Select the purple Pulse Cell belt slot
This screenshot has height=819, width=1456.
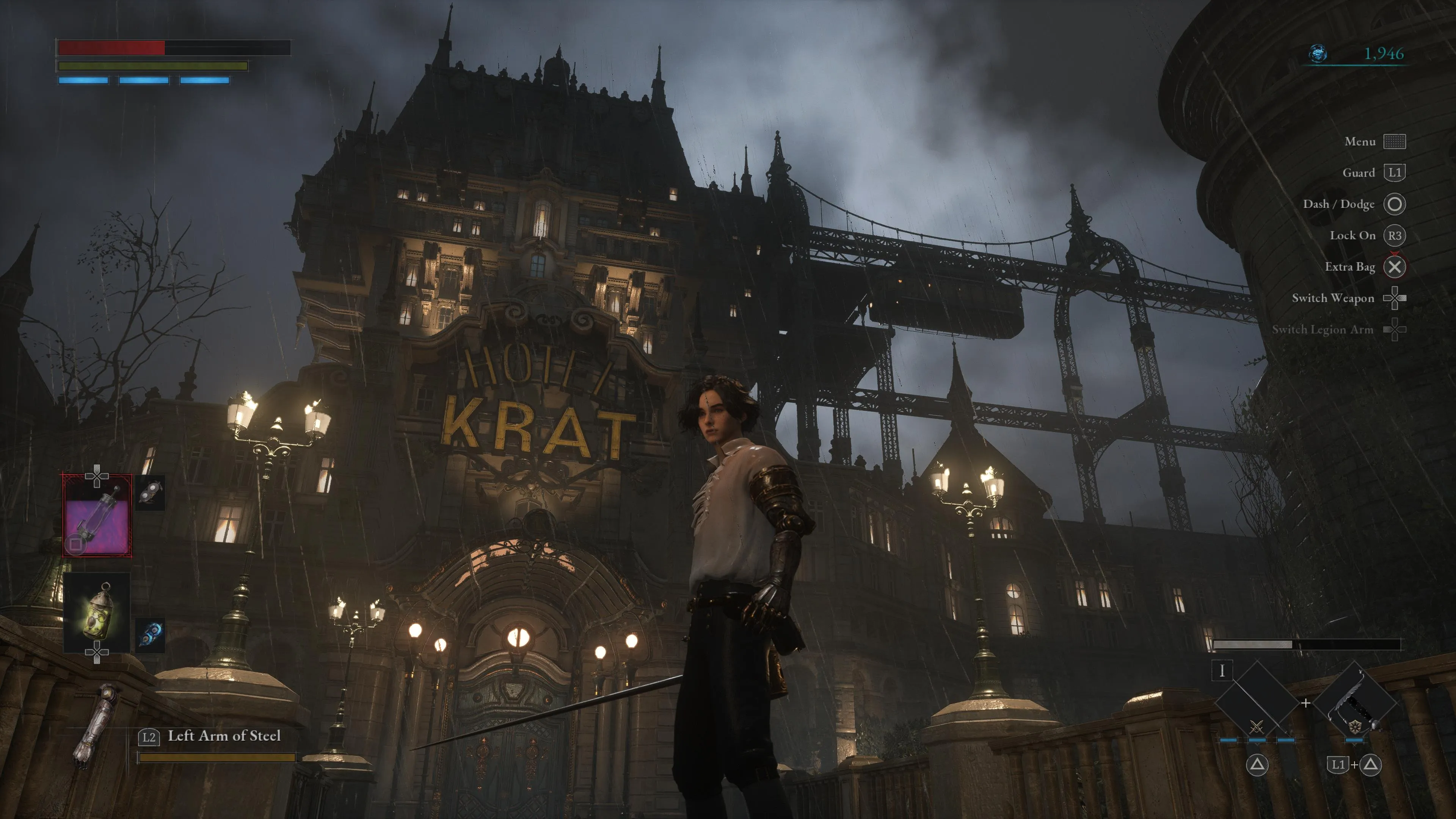[x=97, y=516]
